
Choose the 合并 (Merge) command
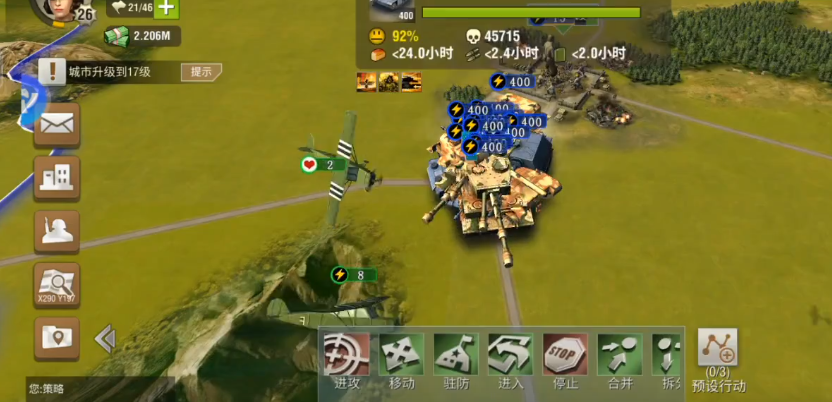coord(619,356)
